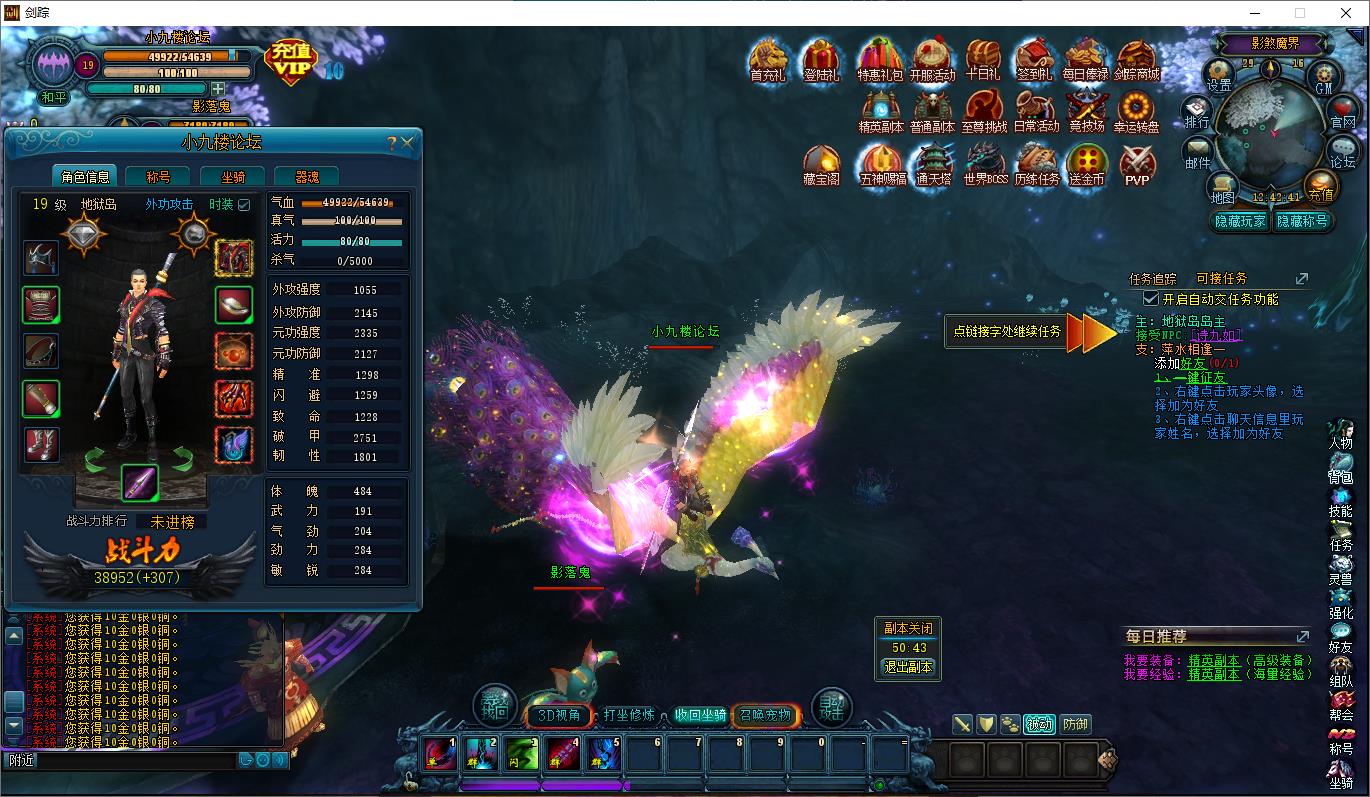The image size is (1370, 797).
Task: Switch to the 称号 tab
Action: tap(158, 177)
